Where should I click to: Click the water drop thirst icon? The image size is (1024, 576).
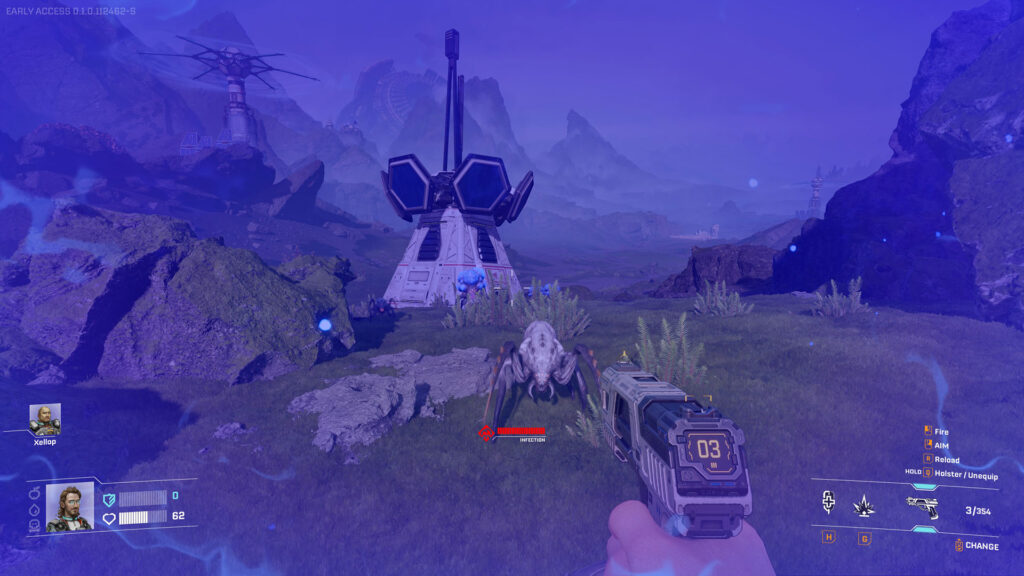(33, 509)
